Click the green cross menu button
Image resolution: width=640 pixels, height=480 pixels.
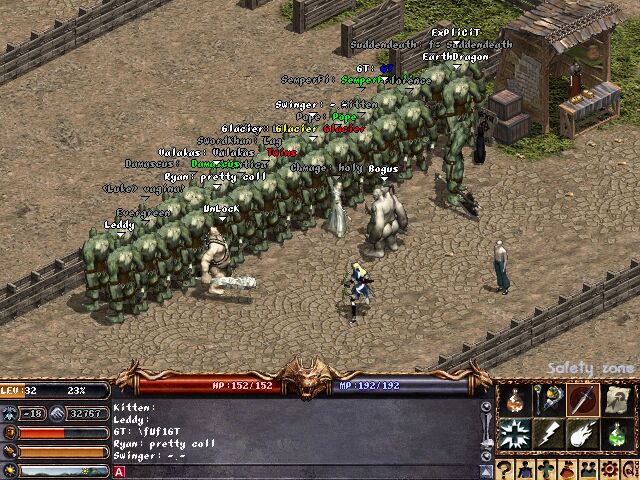[x=547, y=469]
